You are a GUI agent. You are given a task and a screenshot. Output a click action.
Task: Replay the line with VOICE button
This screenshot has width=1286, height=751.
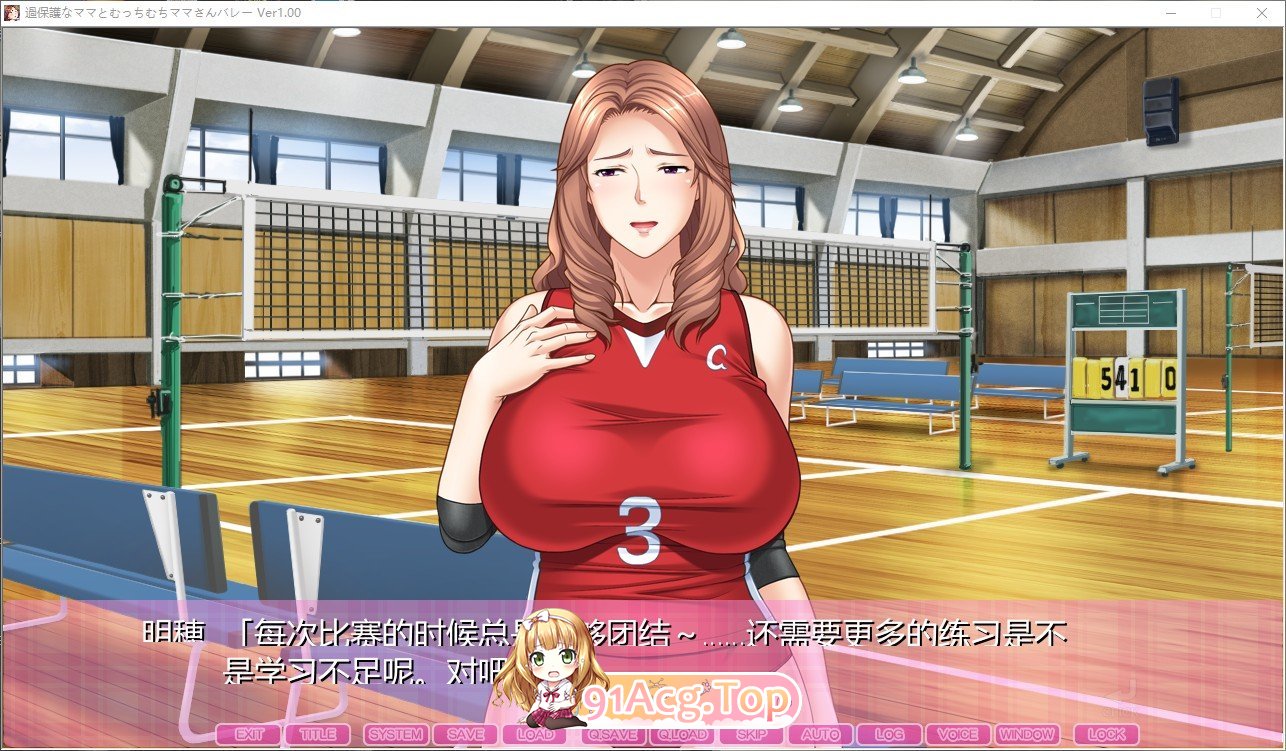coord(957,733)
